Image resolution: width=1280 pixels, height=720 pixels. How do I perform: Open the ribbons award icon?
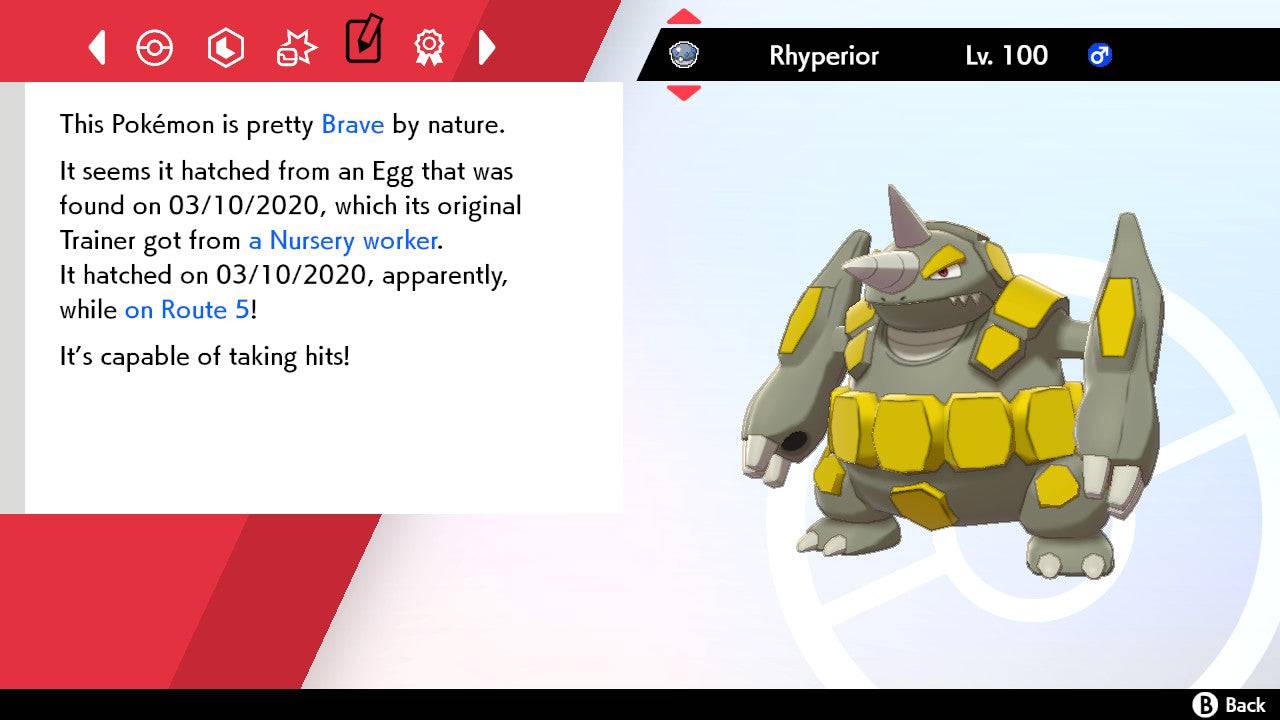coord(429,47)
